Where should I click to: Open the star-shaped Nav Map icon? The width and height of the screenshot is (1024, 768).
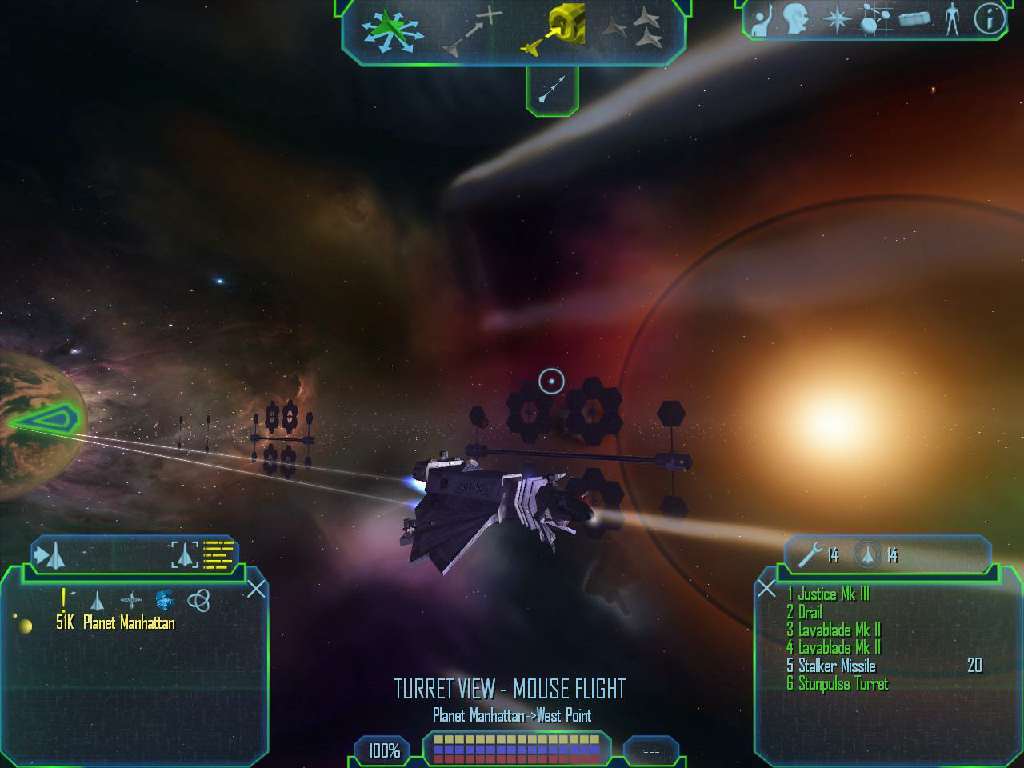point(835,19)
